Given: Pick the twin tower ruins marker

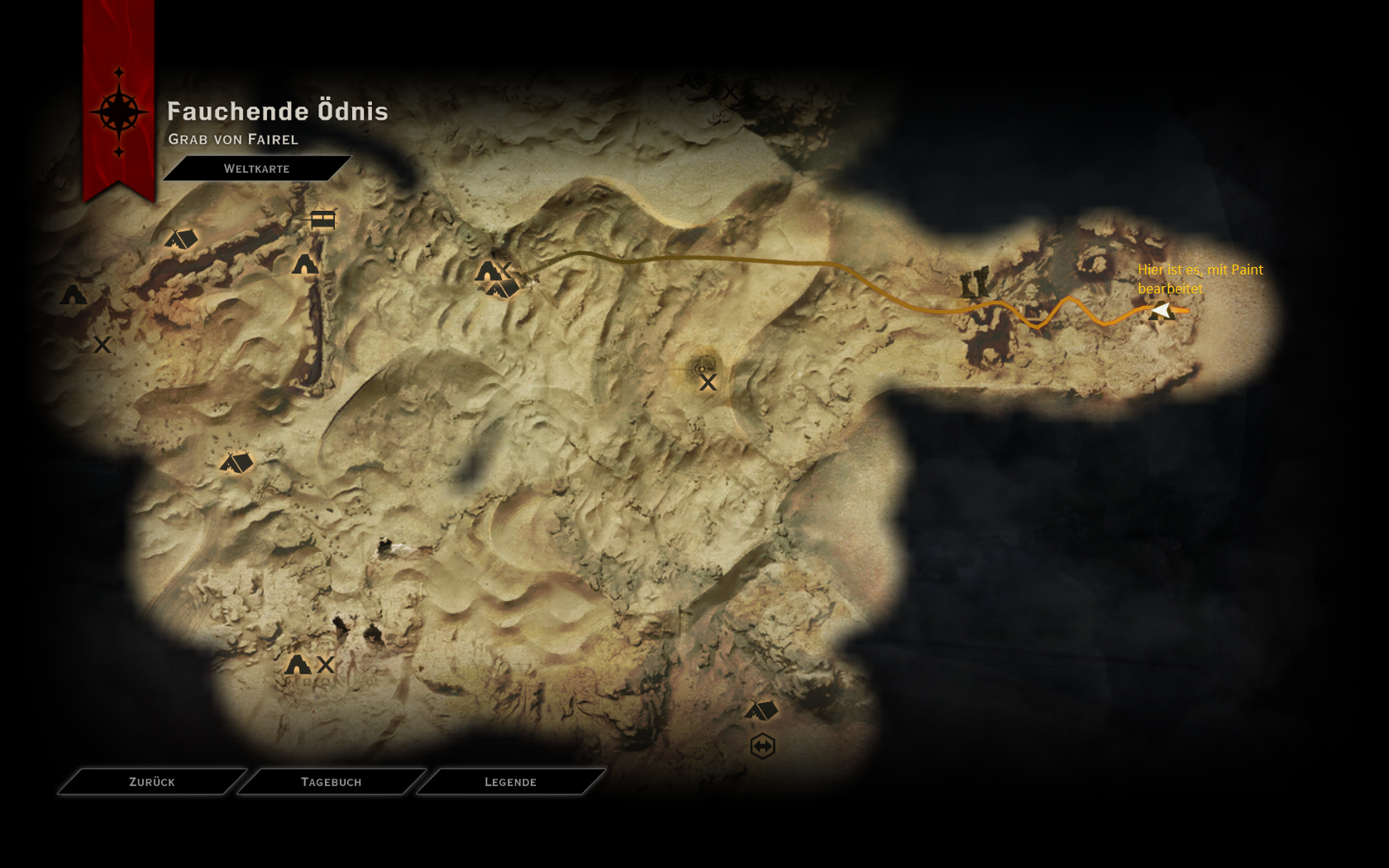Looking at the screenshot, I should click(x=974, y=284).
